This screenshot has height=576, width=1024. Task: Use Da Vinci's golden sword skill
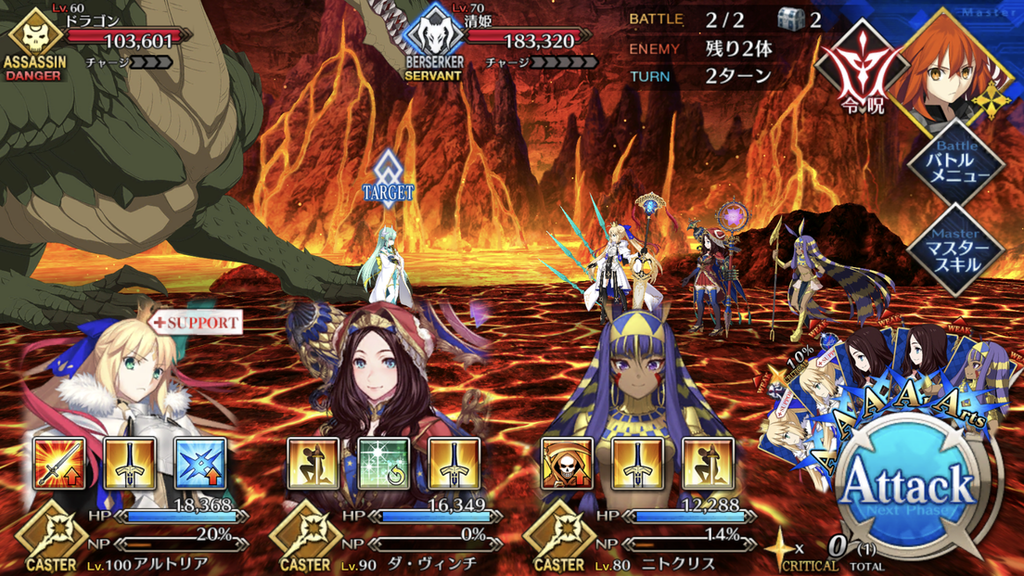pyautogui.click(x=454, y=463)
